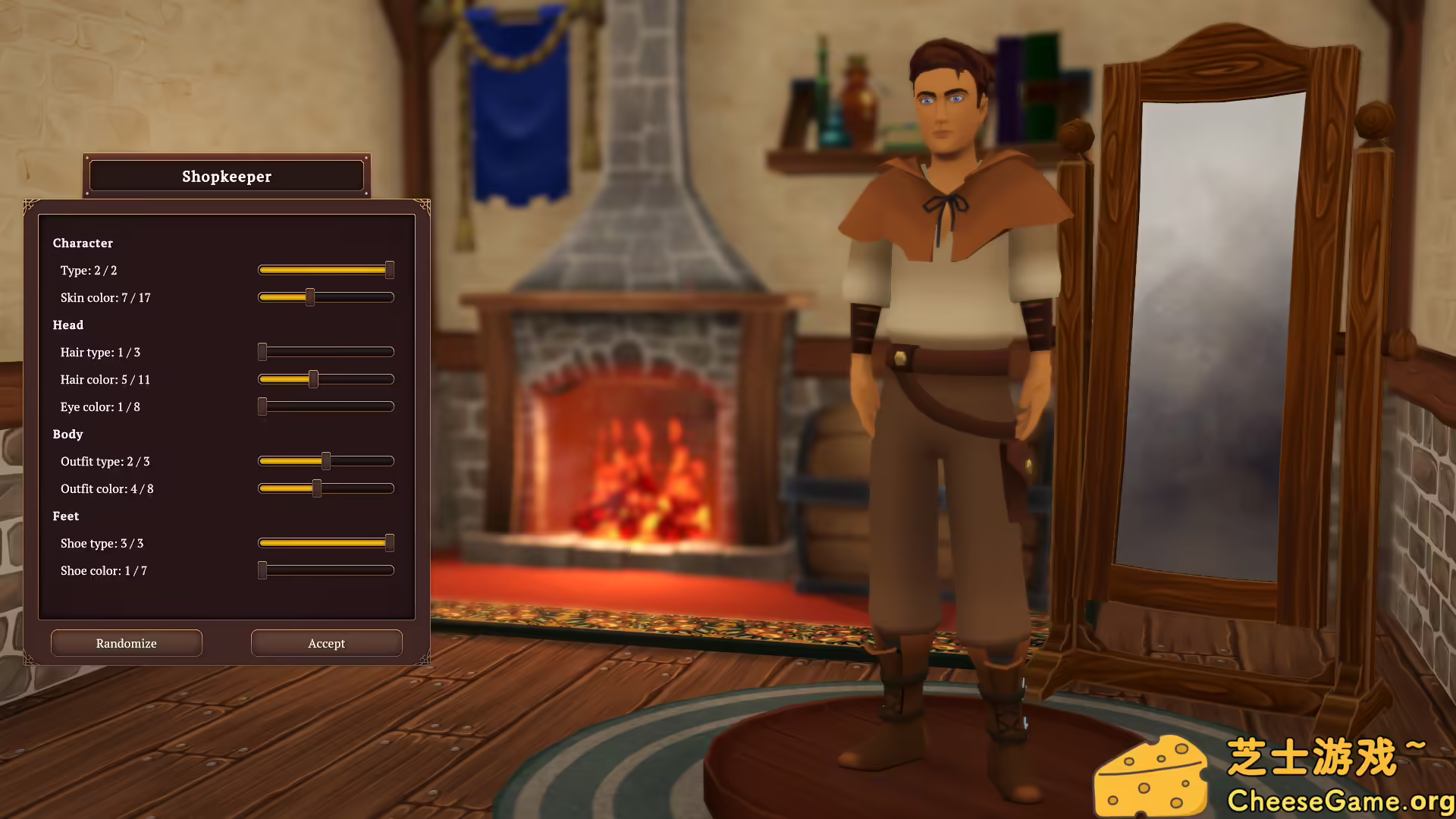
Task: Click the Outfit color slider handle
Action: pyautogui.click(x=315, y=488)
